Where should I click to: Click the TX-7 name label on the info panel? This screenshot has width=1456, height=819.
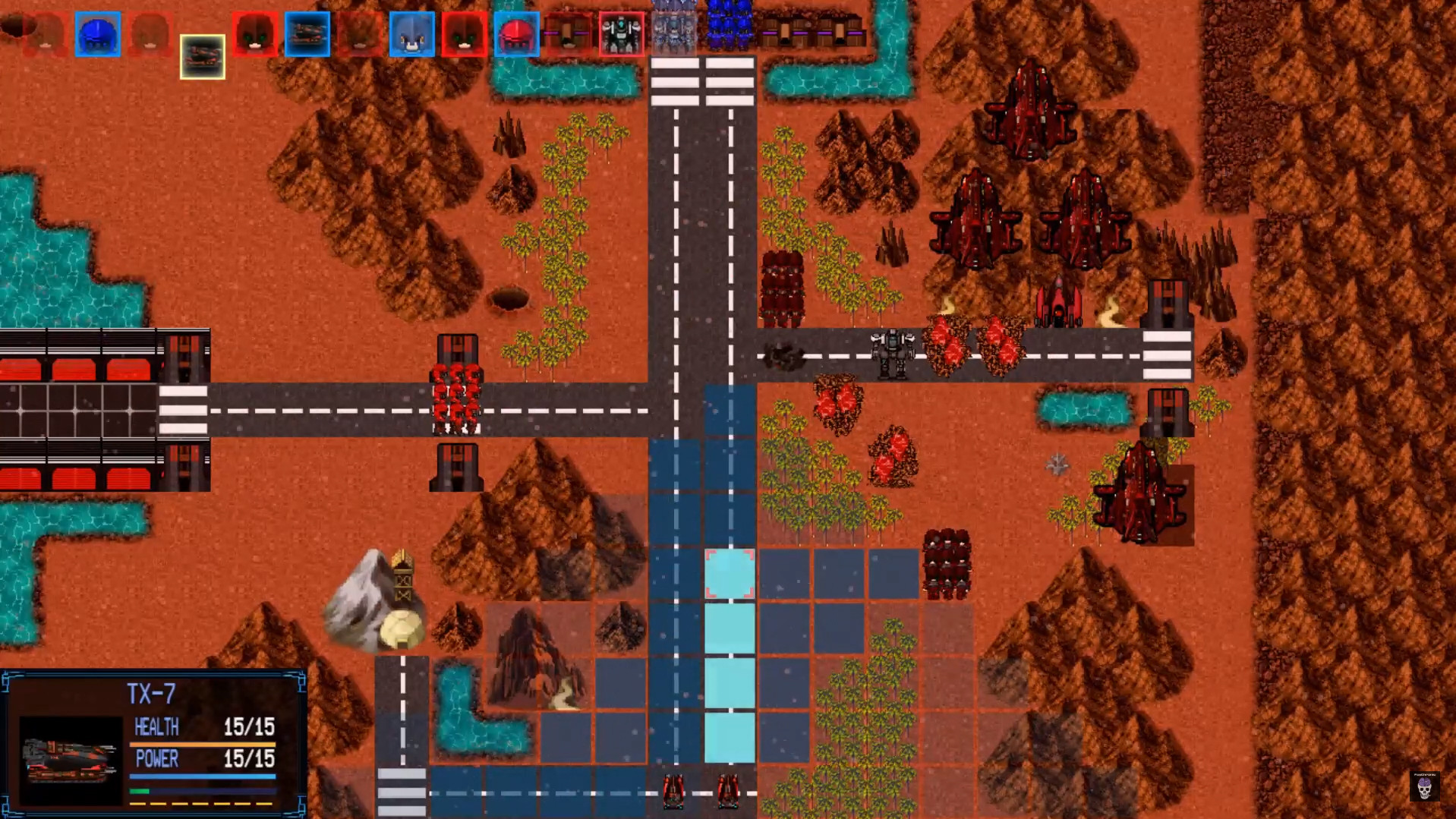pyautogui.click(x=152, y=691)
